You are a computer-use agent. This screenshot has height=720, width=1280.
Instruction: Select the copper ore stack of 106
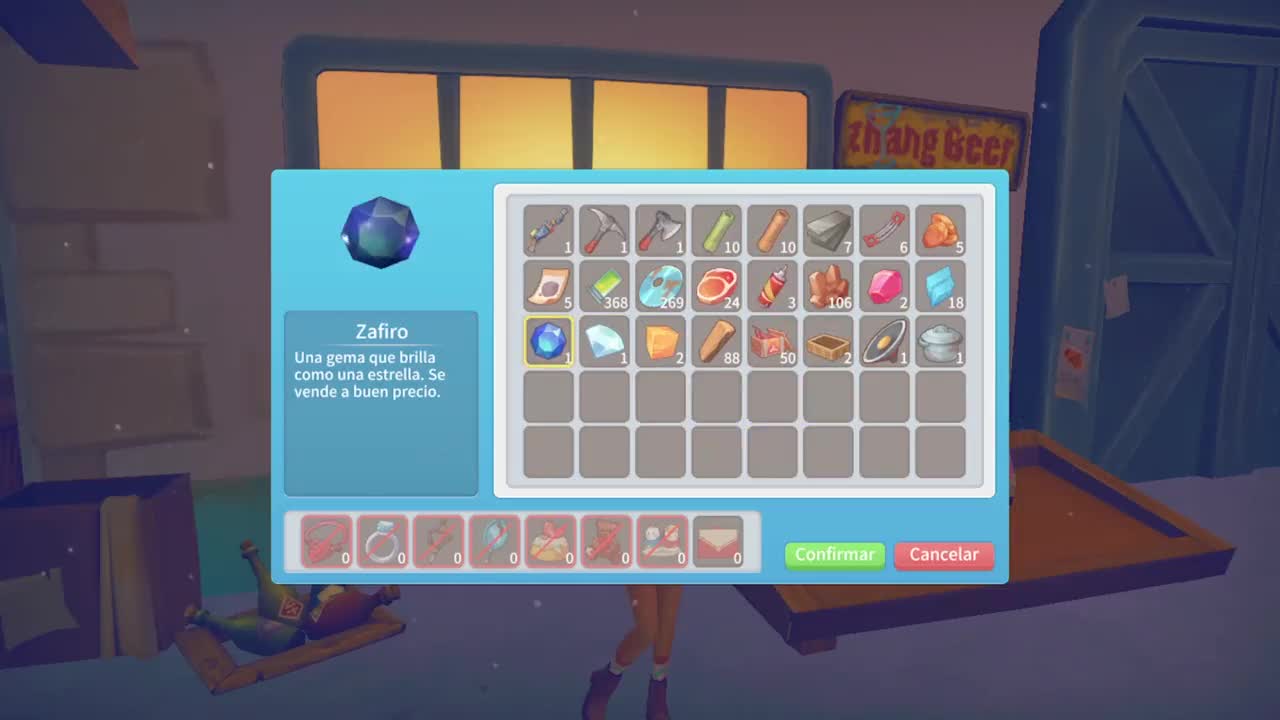(828, 286)
